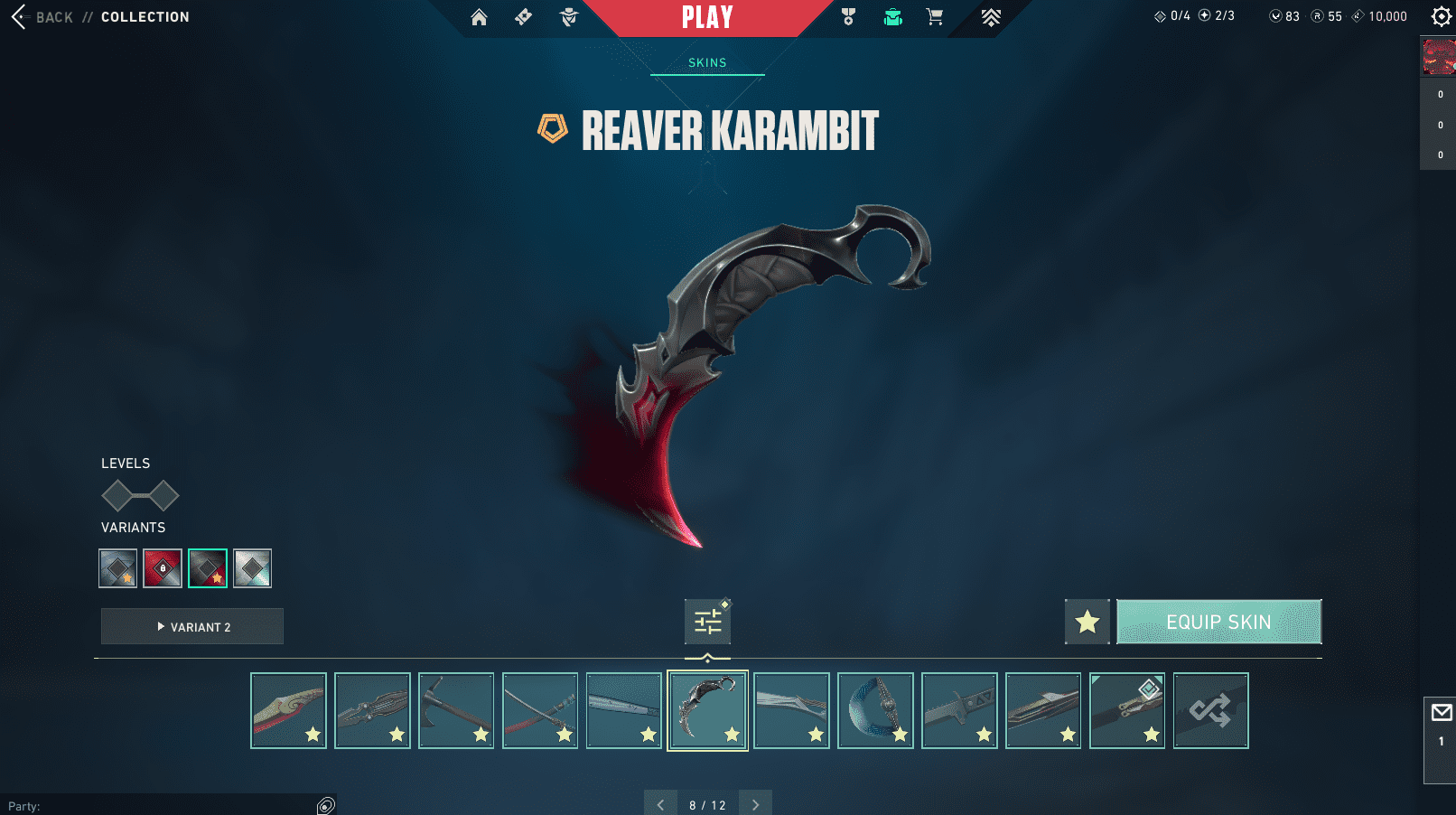Screen dimensions: 1456x815
Task: Select the hammer melee skin thumbnail
Action: click(x=456, y=710)
